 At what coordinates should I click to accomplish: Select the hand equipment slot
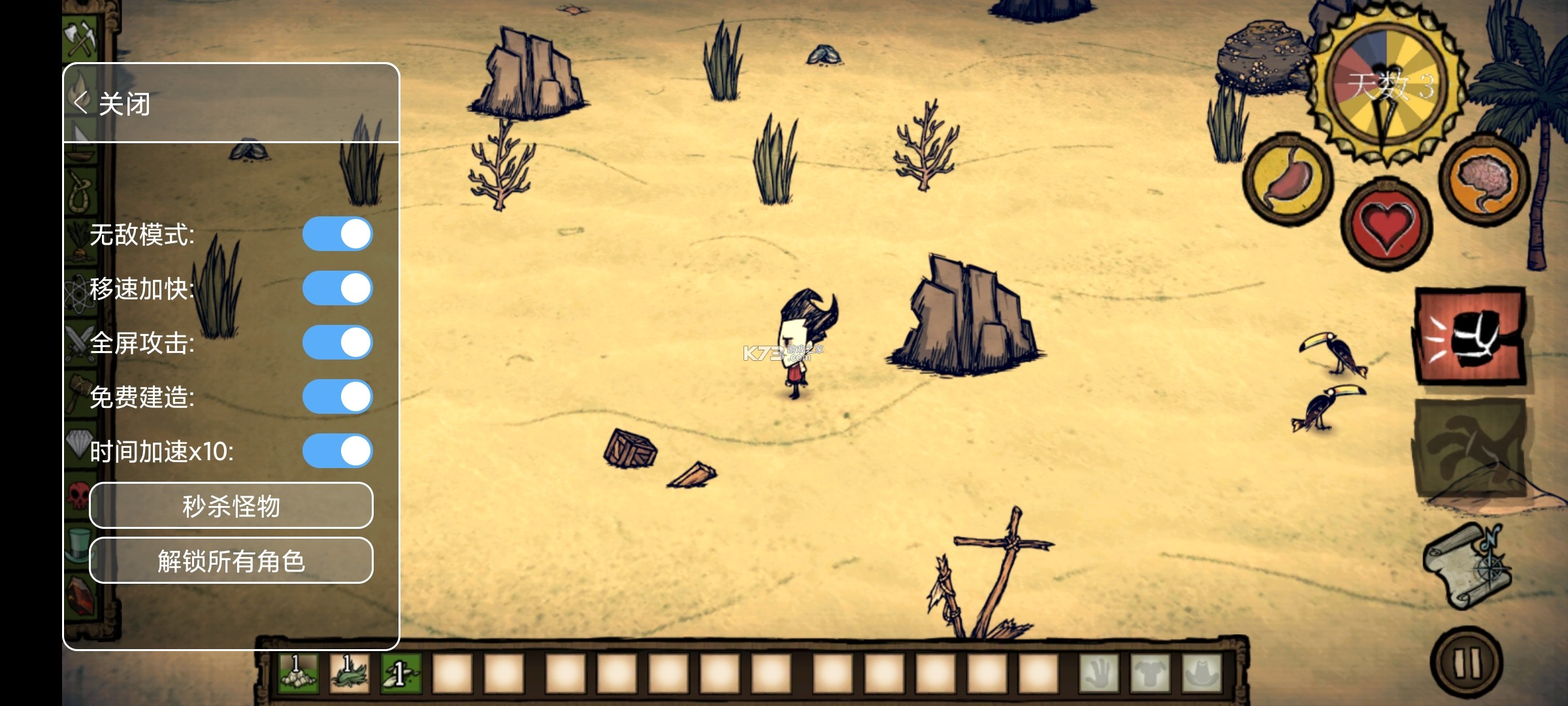1099,673
